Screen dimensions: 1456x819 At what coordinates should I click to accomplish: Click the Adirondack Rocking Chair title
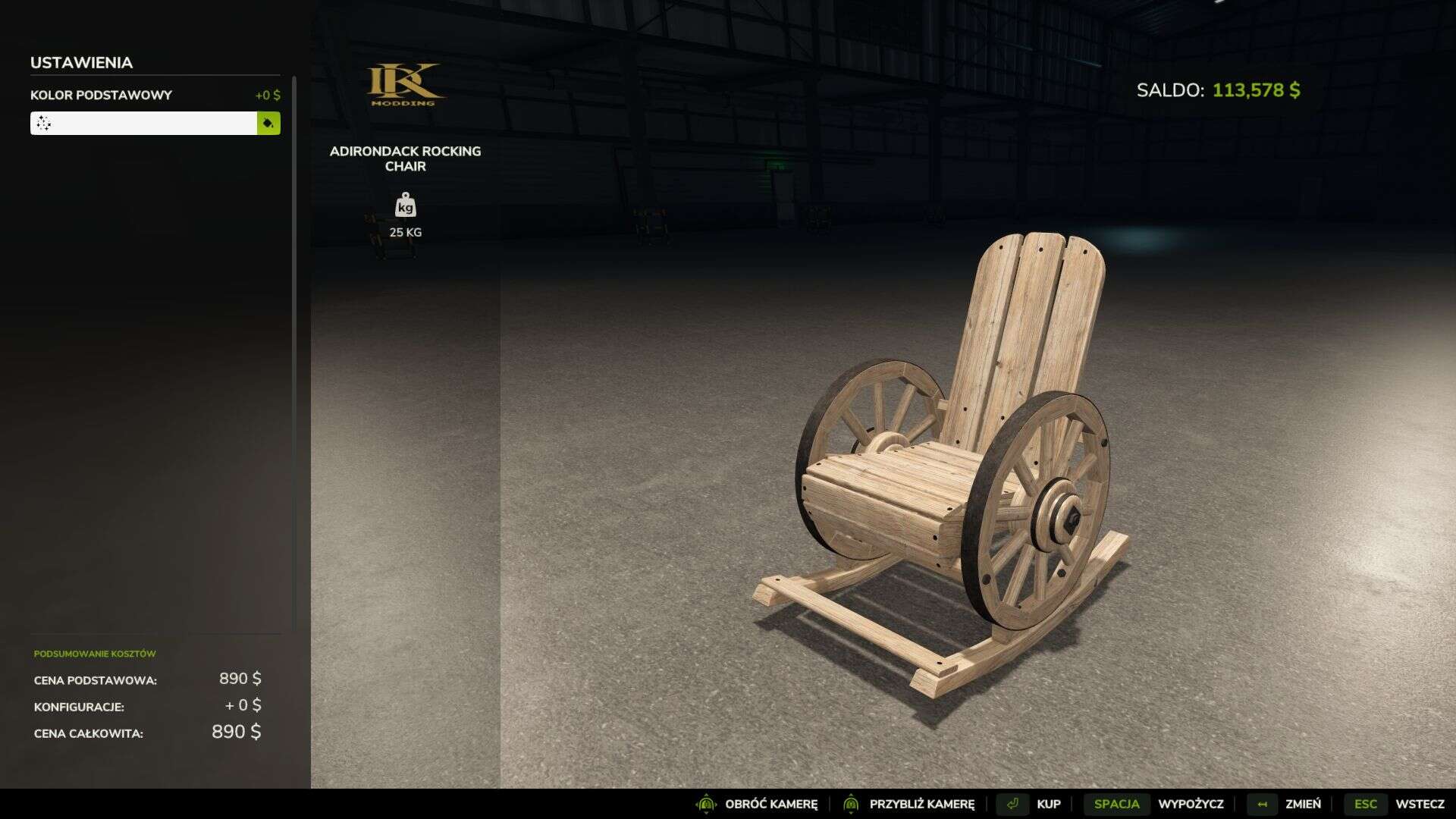click(405, 159)
